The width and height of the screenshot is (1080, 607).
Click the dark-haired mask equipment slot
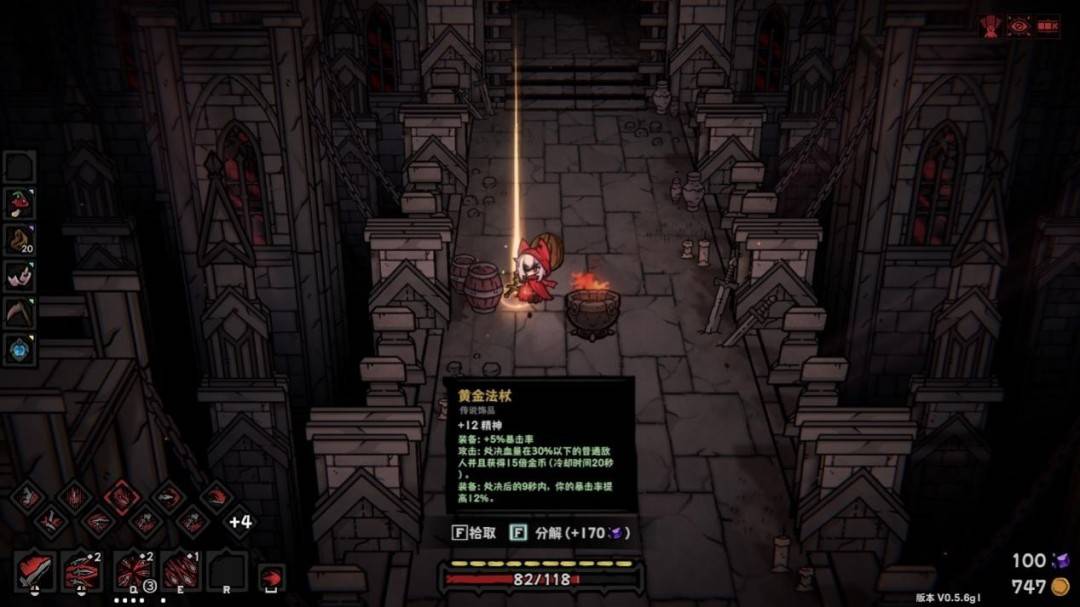point(20,276)
